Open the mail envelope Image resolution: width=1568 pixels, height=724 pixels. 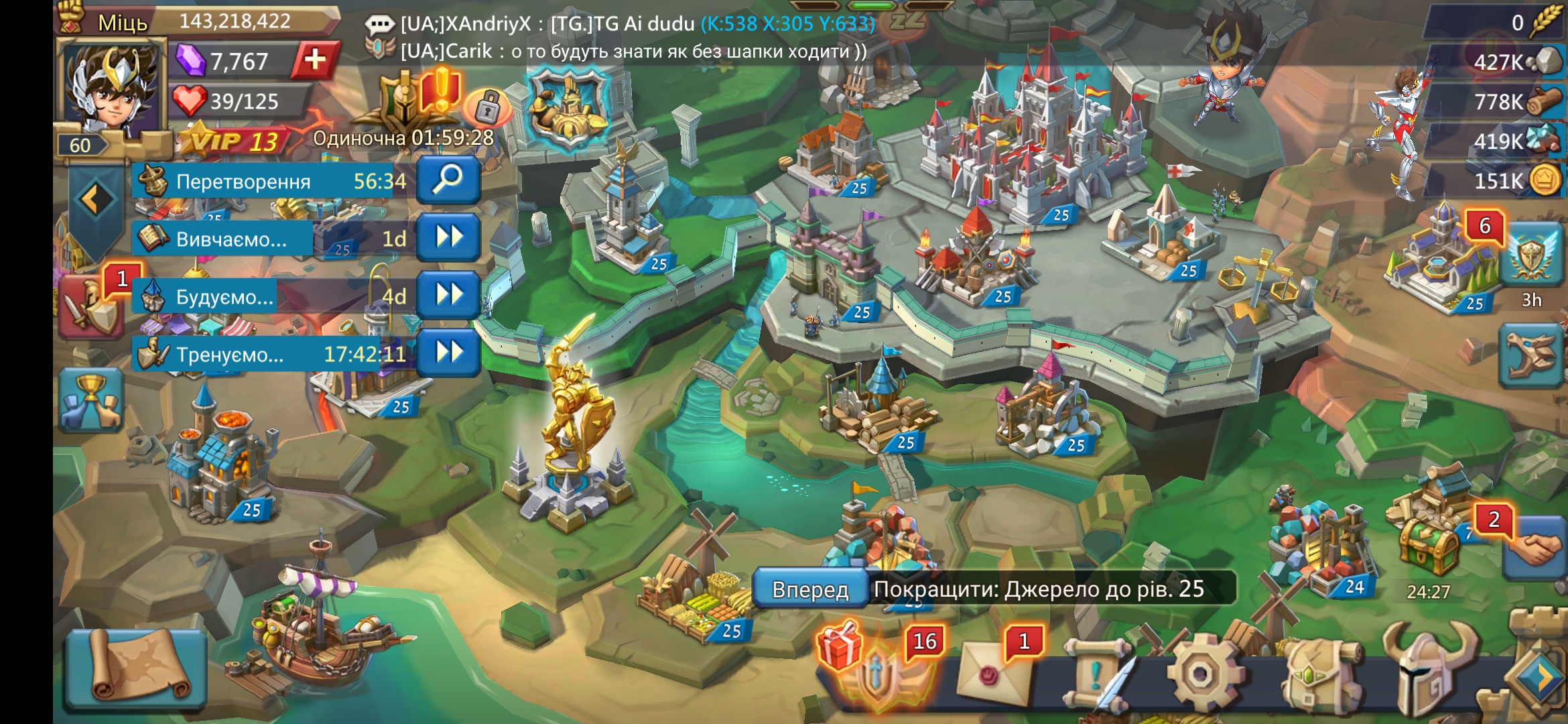click(994, 675)
